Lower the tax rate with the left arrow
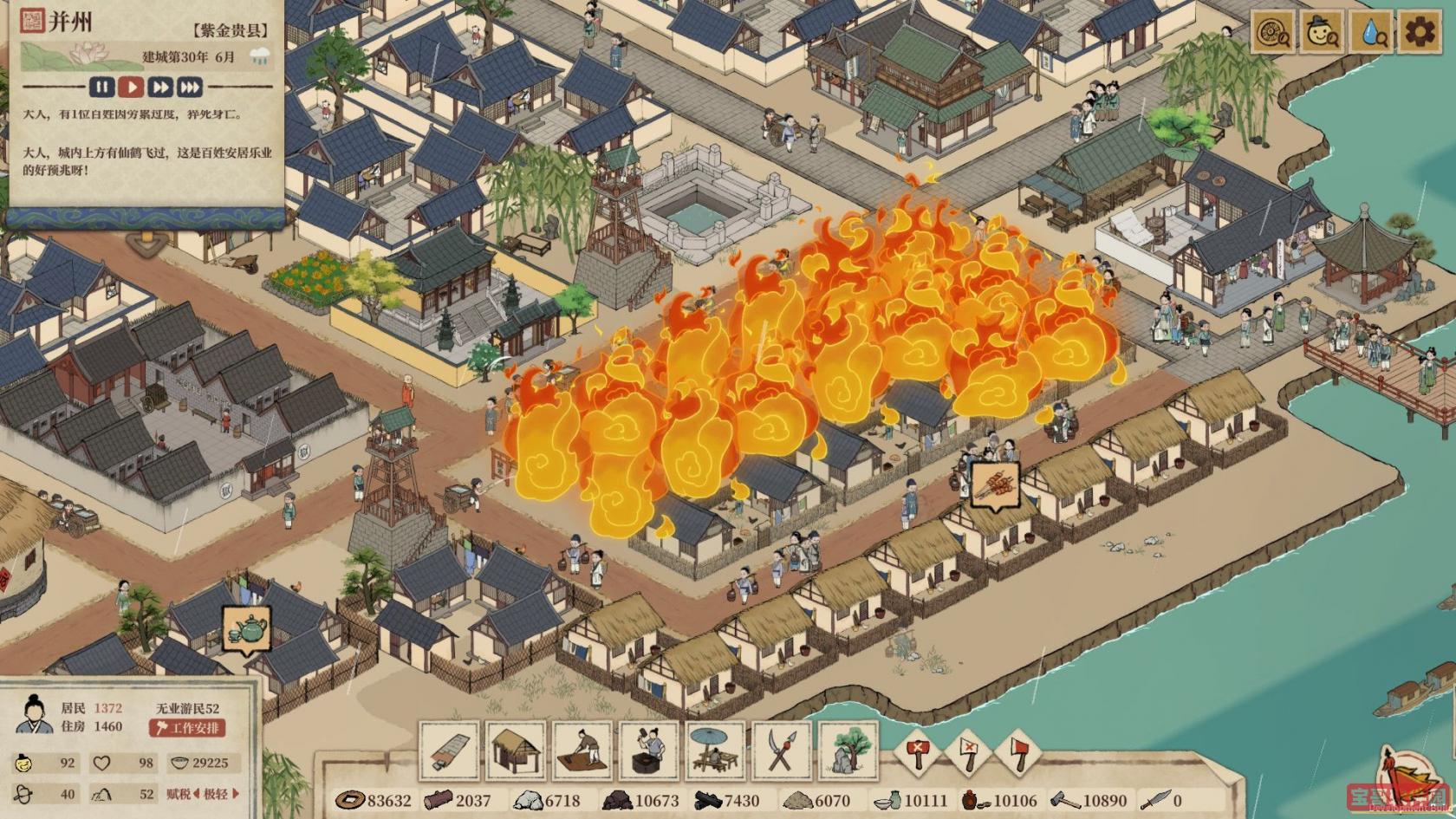Screen dimensions: 1456x819 coord(196,794)
